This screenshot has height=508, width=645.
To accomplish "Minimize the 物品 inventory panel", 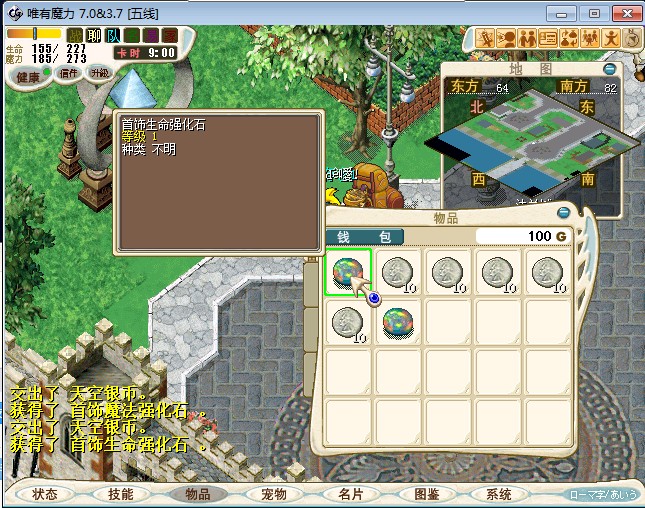I will 564,212.
